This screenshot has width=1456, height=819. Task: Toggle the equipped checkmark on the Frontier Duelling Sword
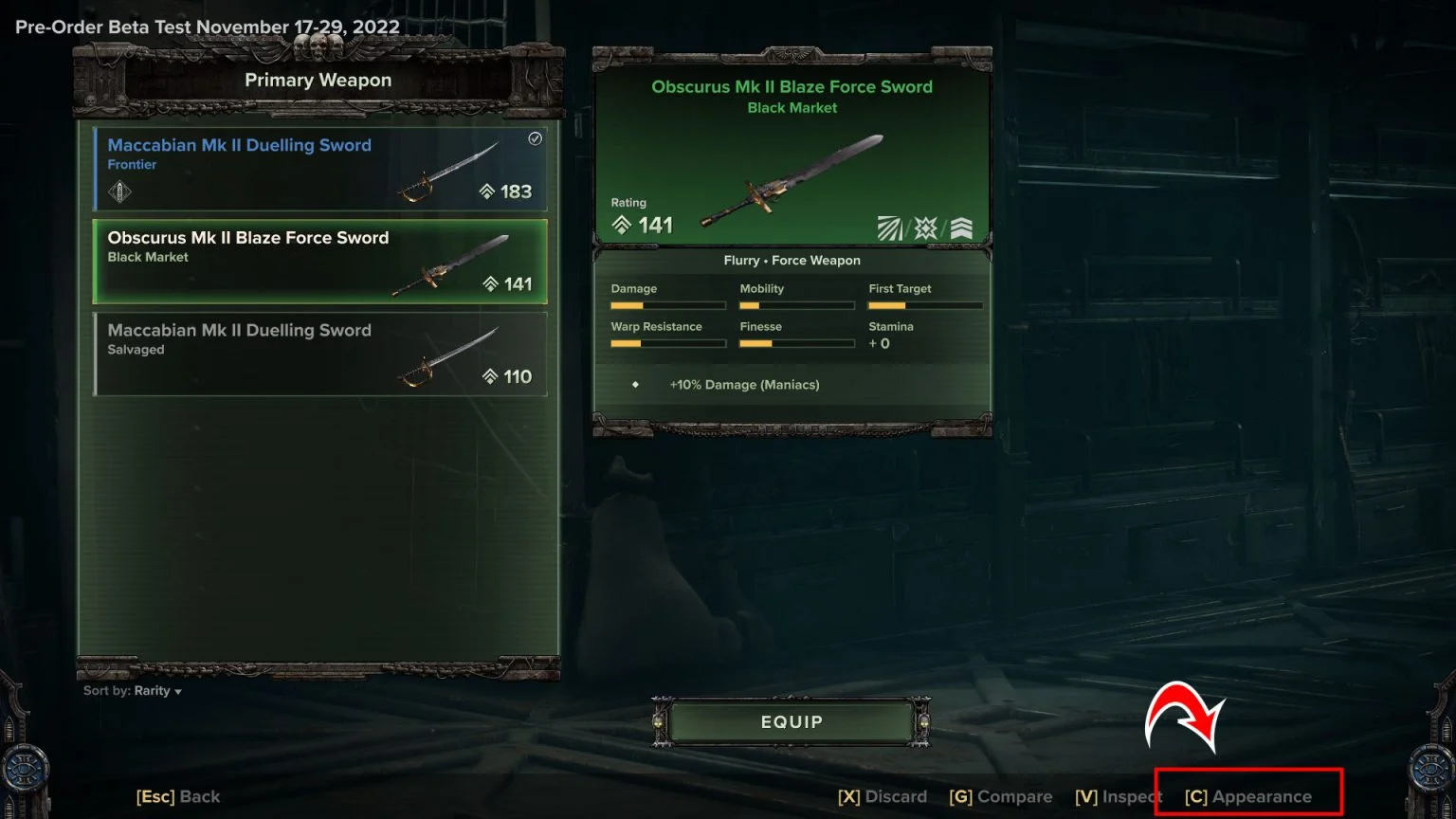[535, 139]
